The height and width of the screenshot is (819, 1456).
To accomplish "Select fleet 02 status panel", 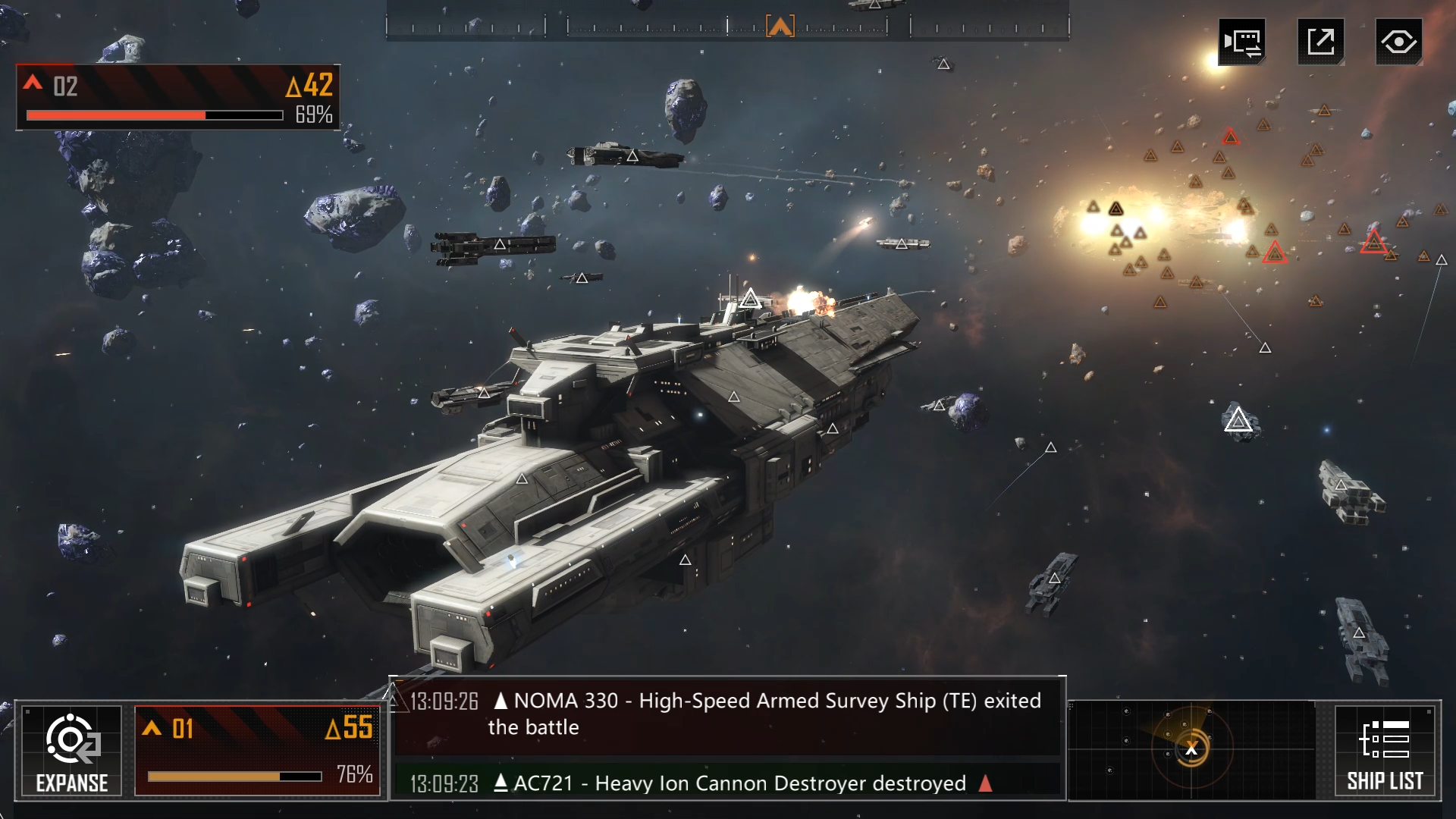I will click(x=178, y=98).
